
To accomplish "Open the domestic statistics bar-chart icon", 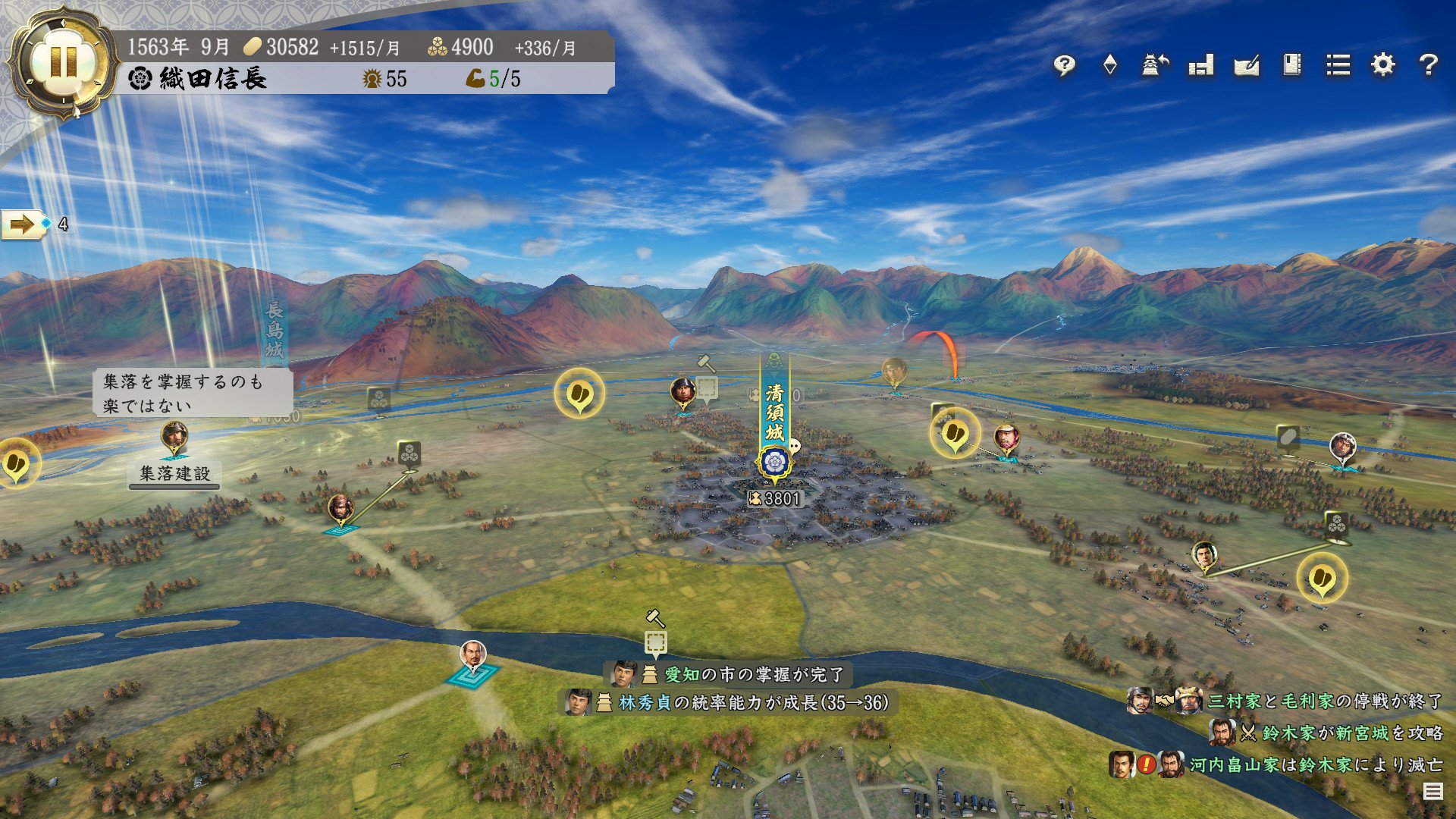I will [1200, 66].
